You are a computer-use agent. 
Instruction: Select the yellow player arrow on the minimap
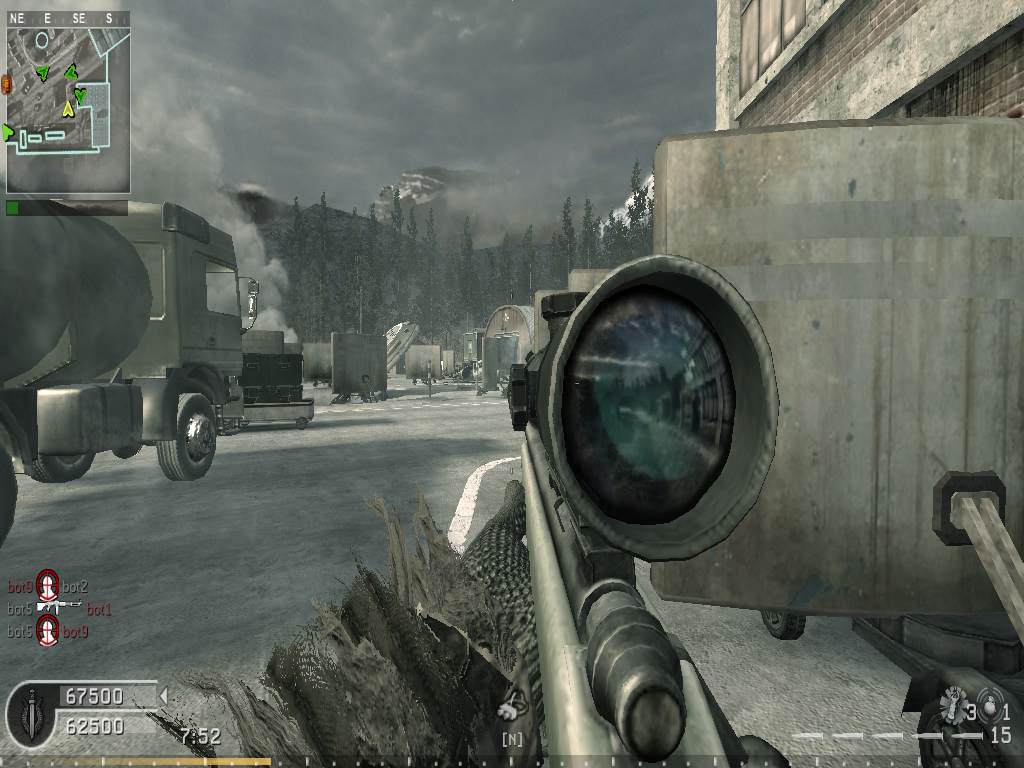click(x=68, y=108)
